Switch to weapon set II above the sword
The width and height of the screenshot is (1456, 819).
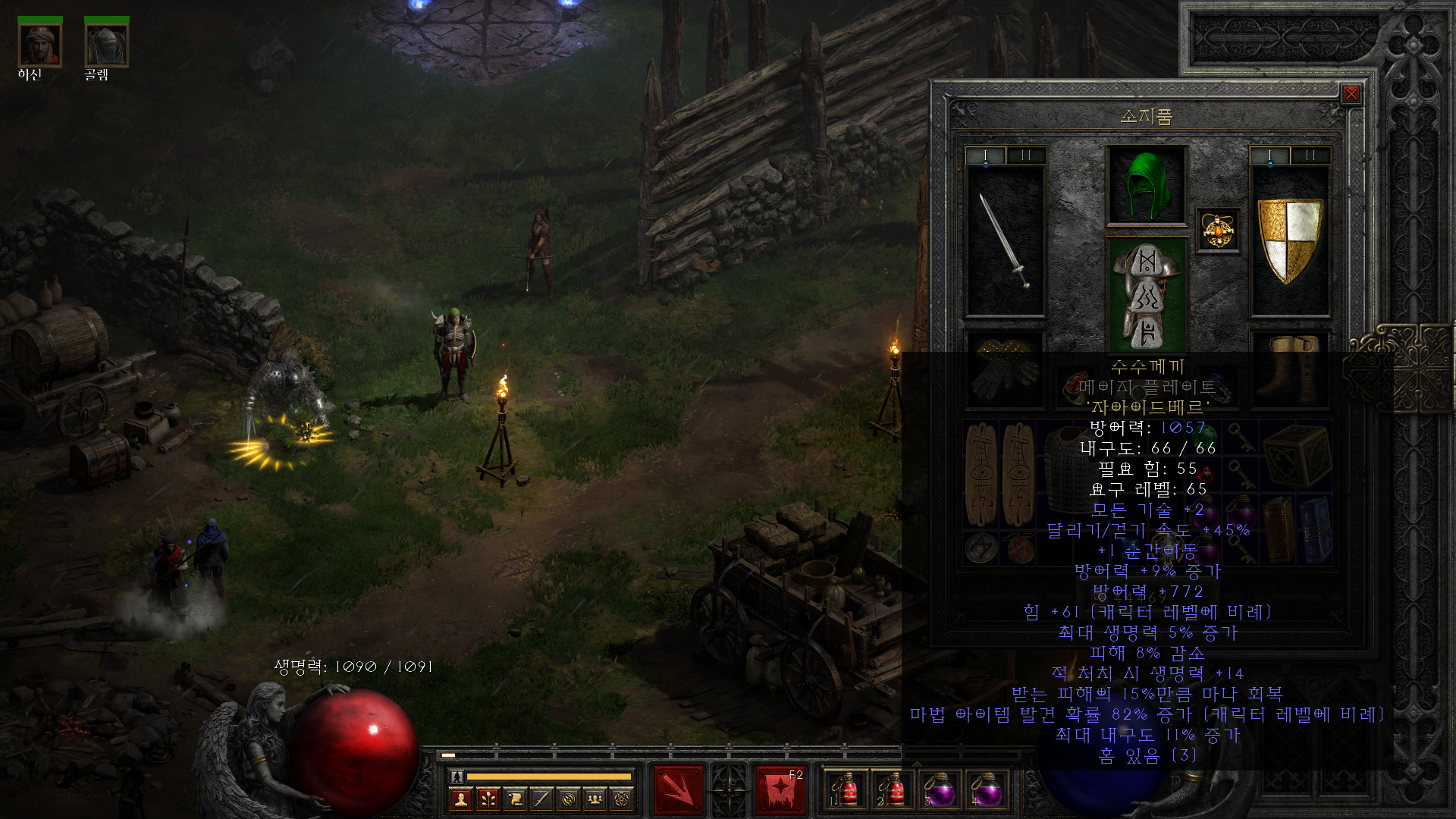pyautogui.click(x=1026, y=155)
